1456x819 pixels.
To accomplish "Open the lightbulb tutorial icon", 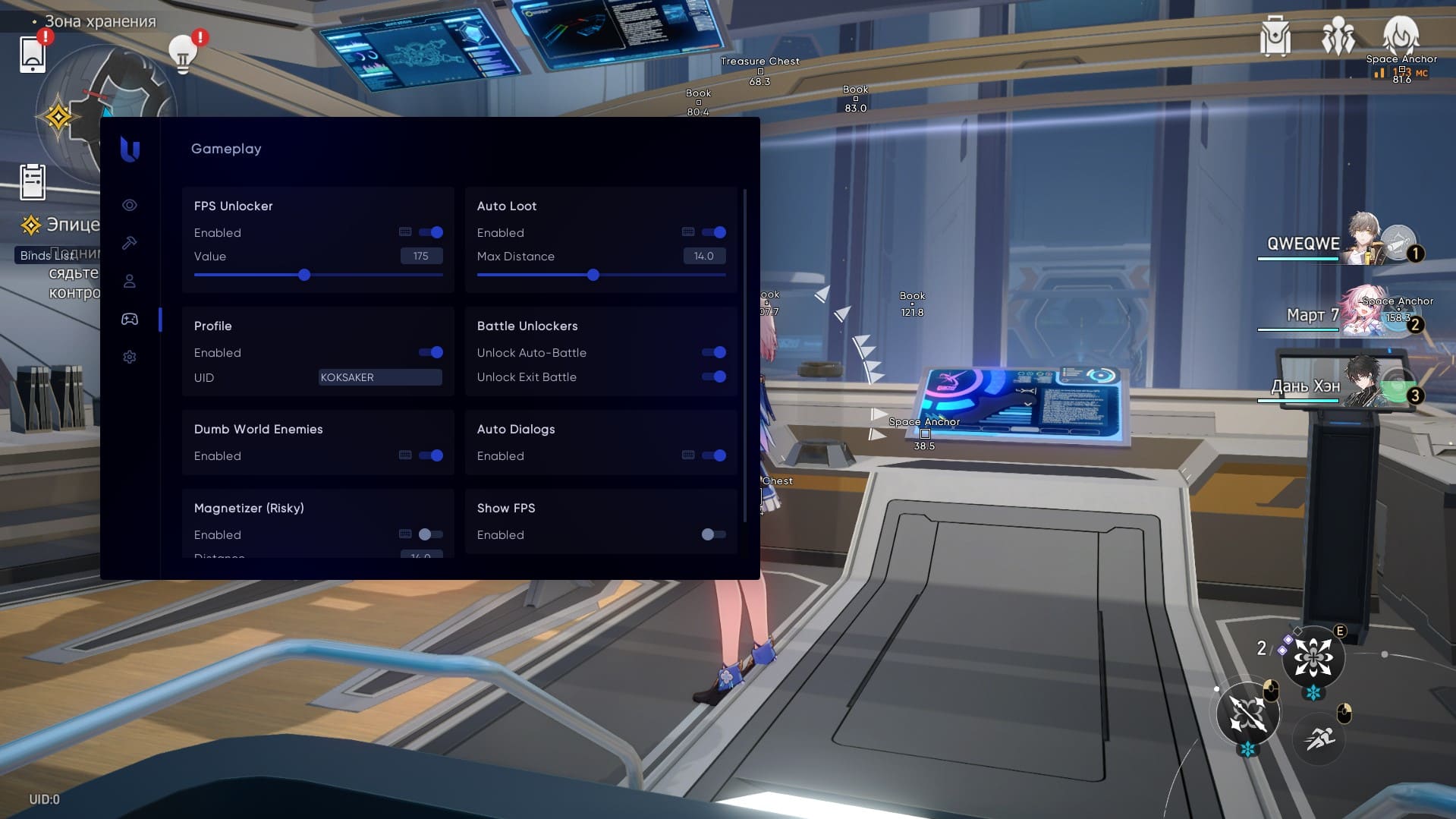I will click(x=182, y=54).
